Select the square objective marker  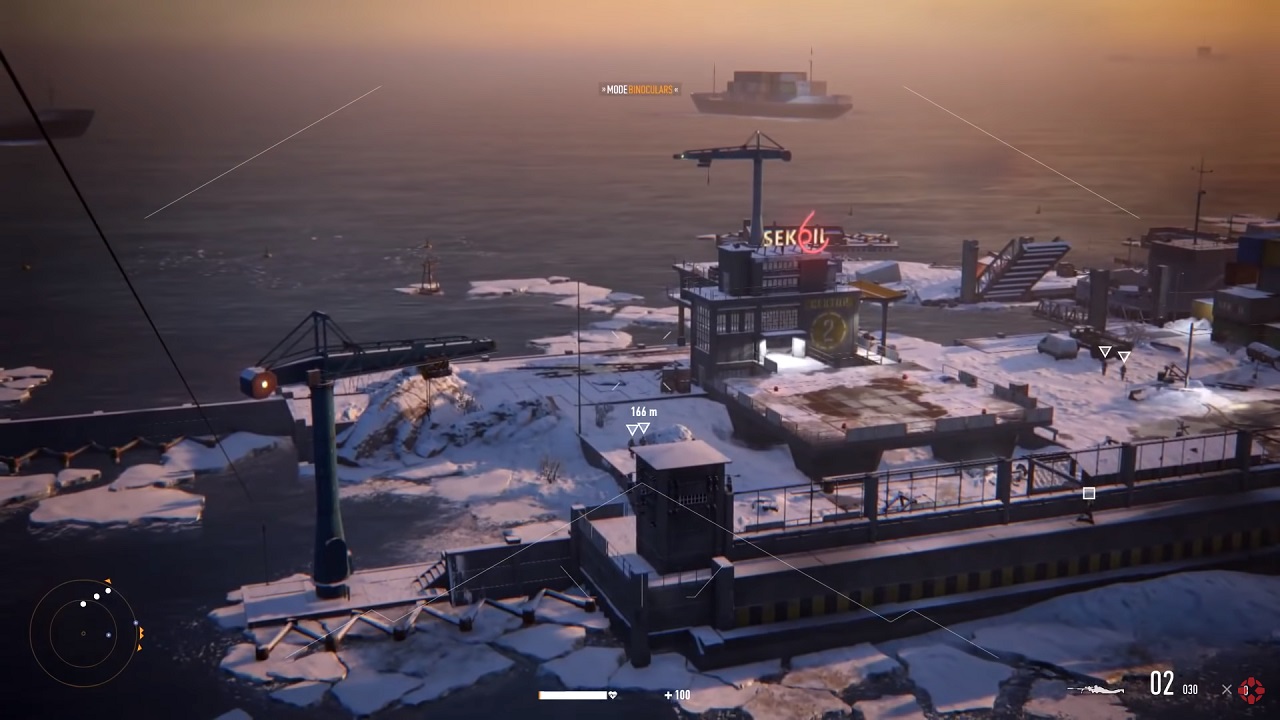(1089, 493)
